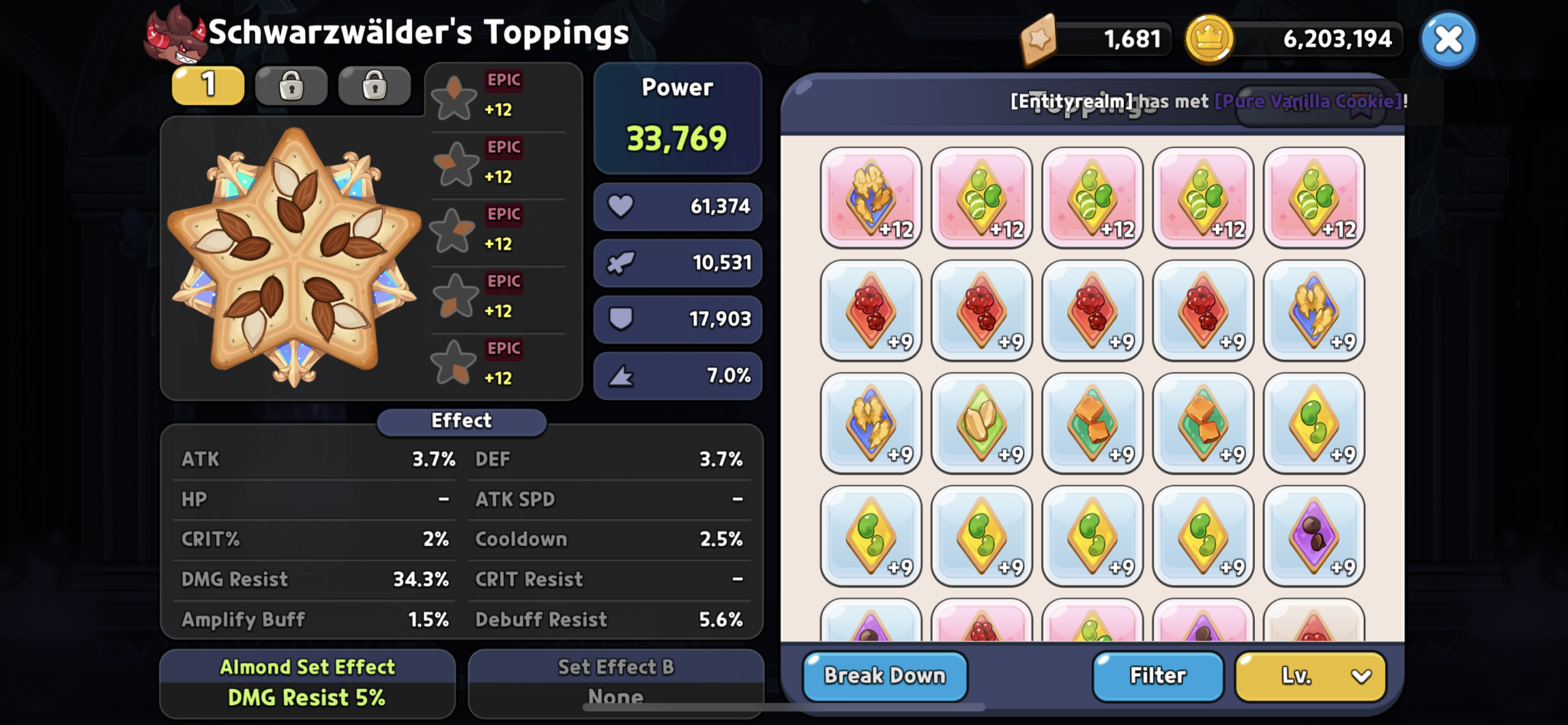Click the heart HP stat icon
1568x725 pixels.
click(x=622, y=206)
